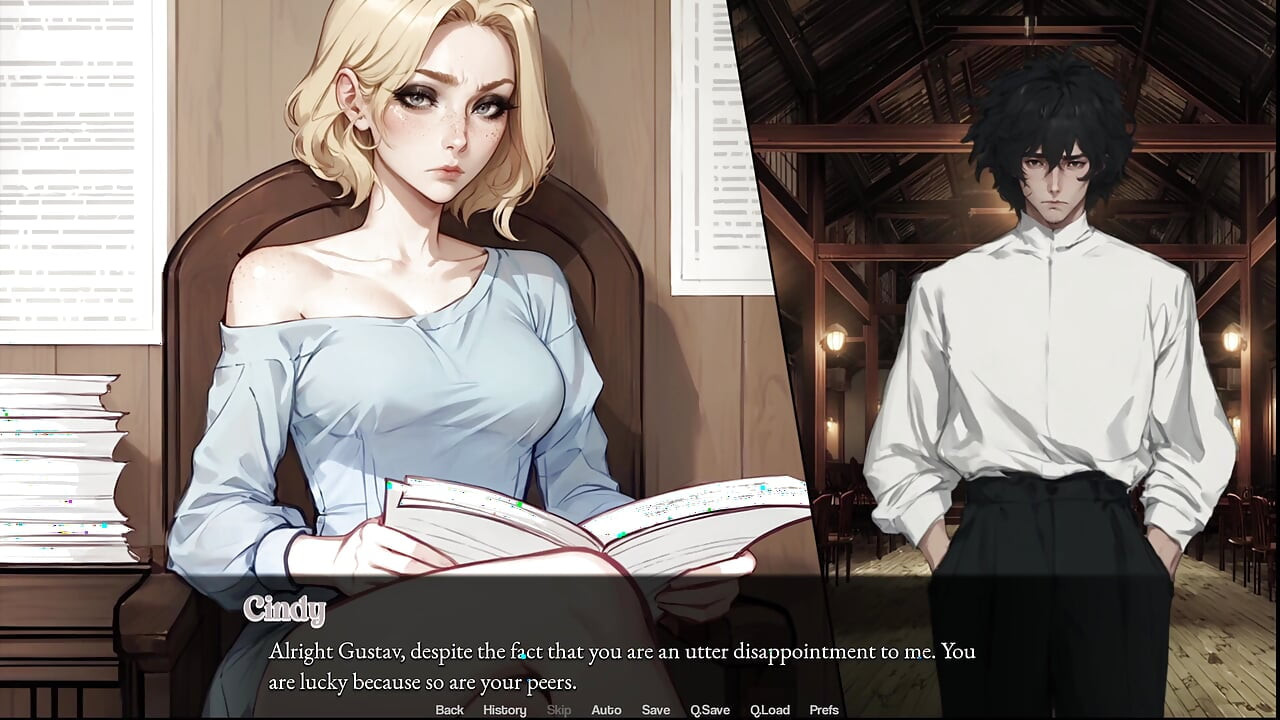Screen dimensions: 1280x720
Task: Quick save using Q.Save
Action: [710, 710]
